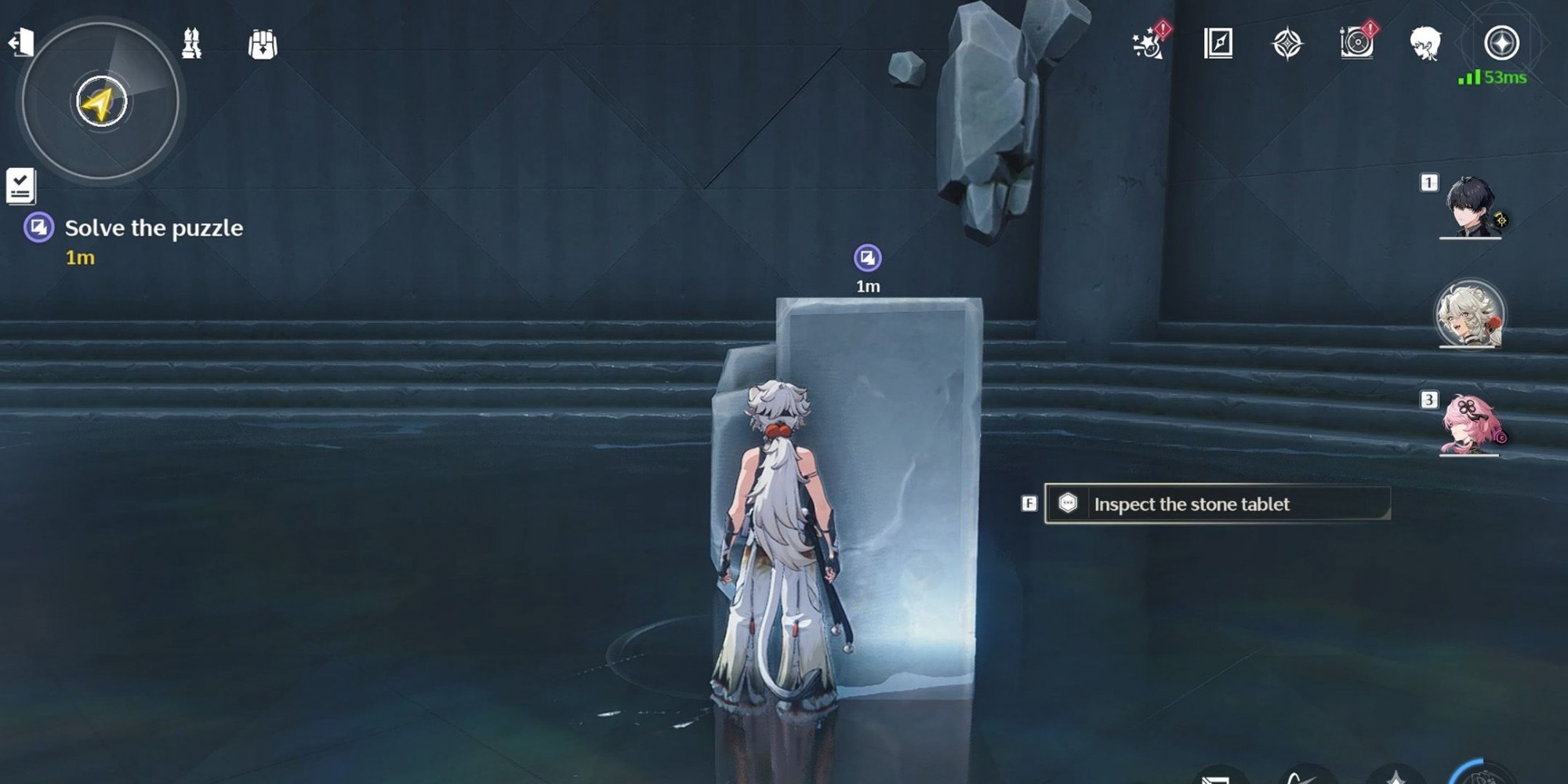Screen dimensions: 1568x784
Task: Open the circular star terminal icon
Action: [1501, 42]
